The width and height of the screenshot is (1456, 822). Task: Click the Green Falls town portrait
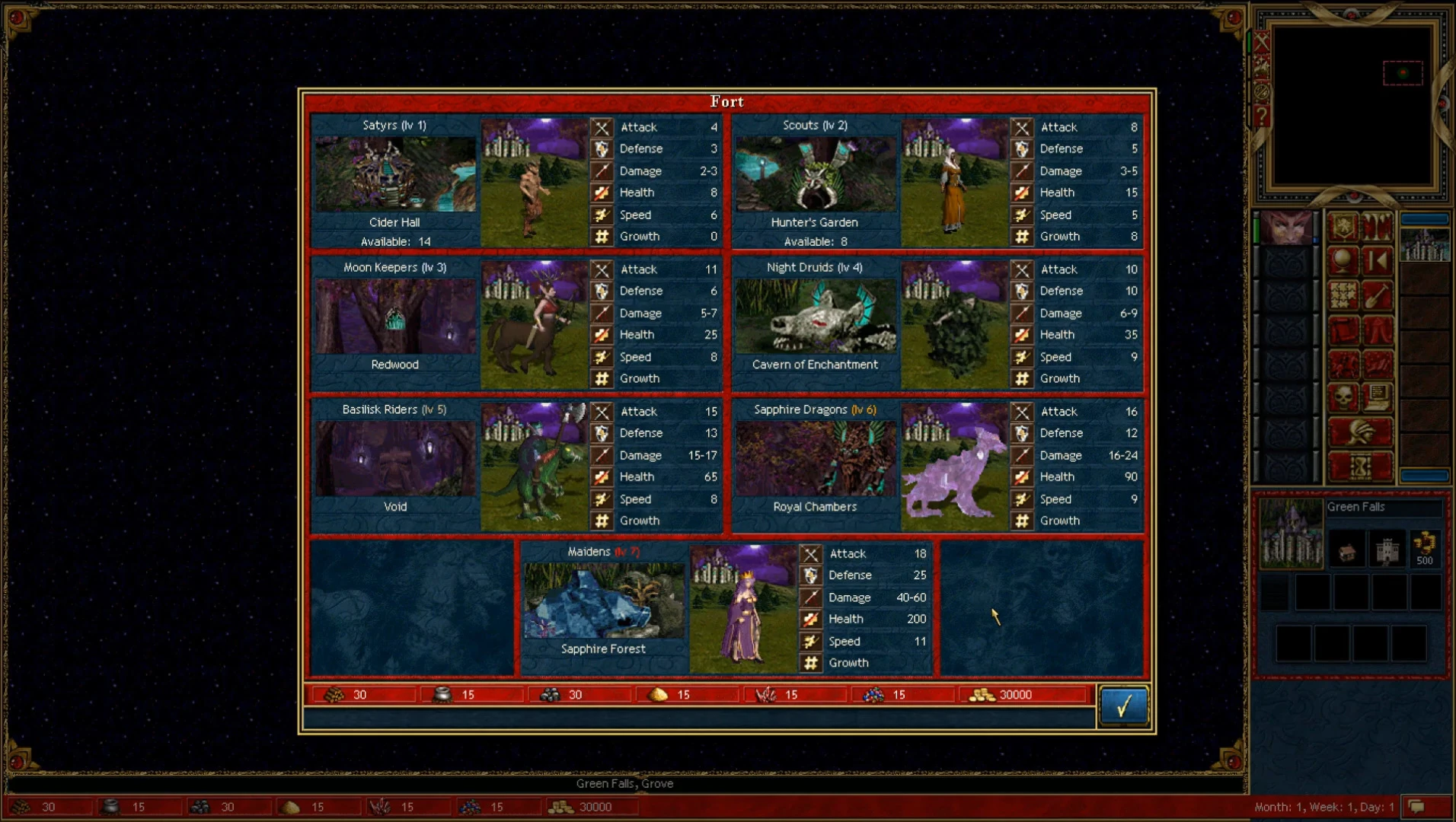coord(1291,533)
